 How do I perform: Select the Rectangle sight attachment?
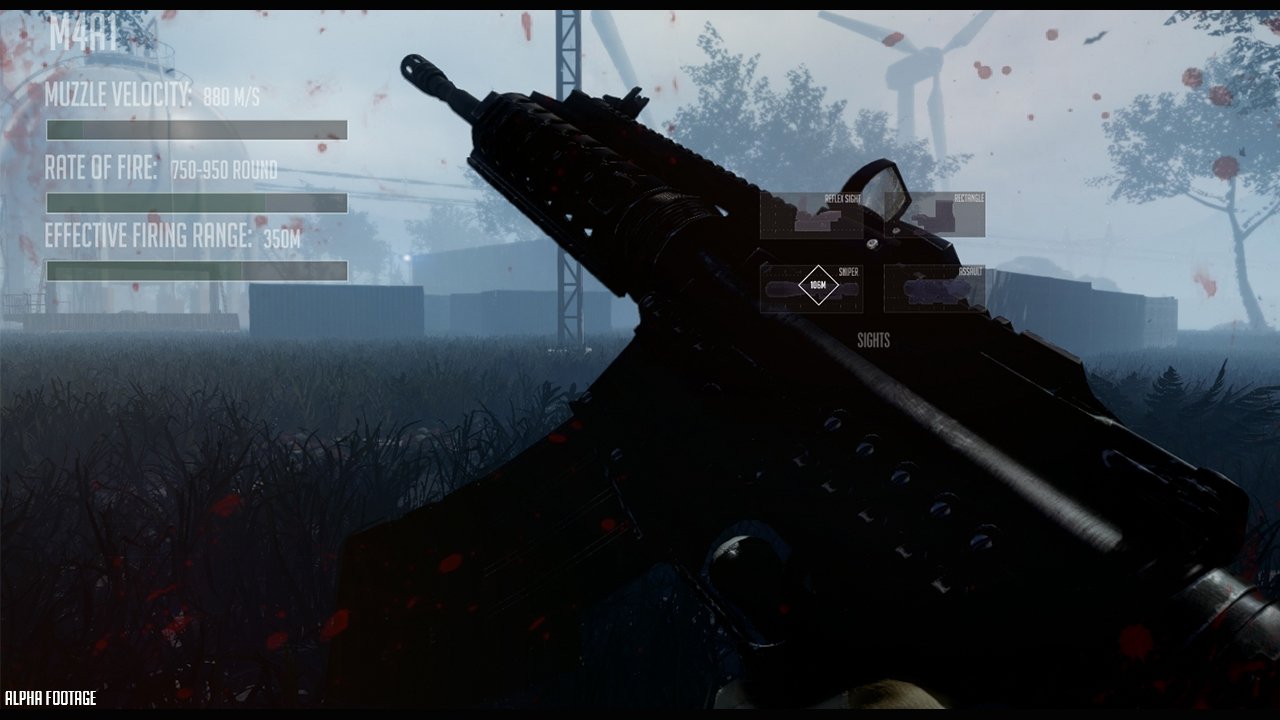pos(935,215)
